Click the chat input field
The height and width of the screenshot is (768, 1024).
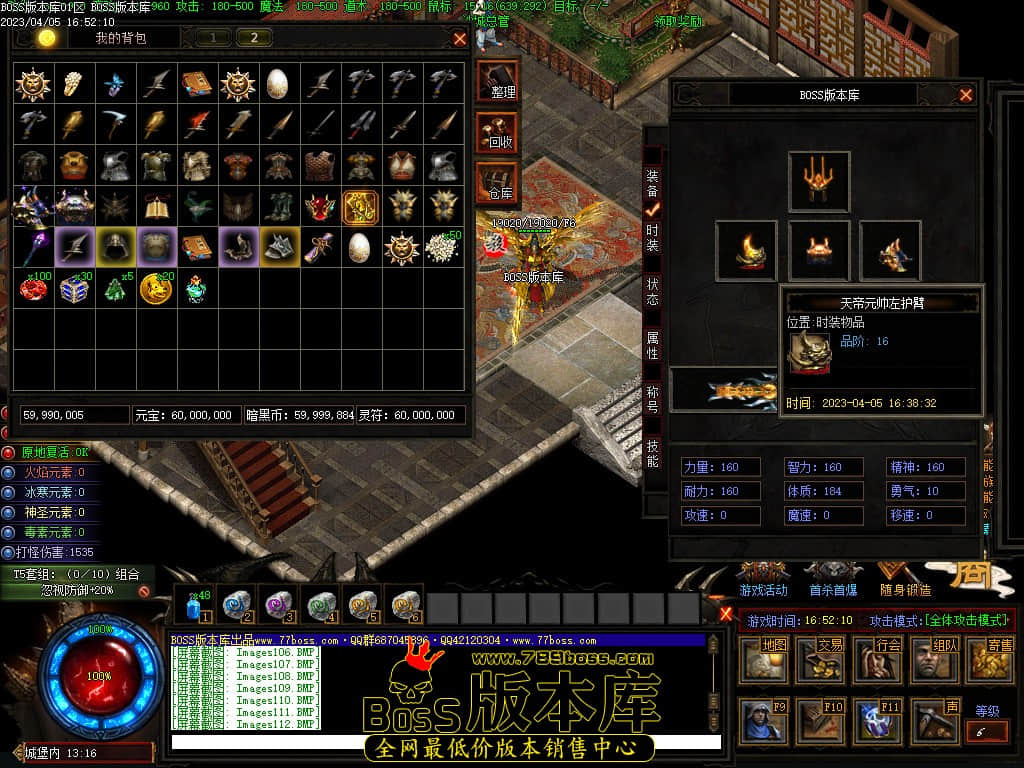click(445, 742)
